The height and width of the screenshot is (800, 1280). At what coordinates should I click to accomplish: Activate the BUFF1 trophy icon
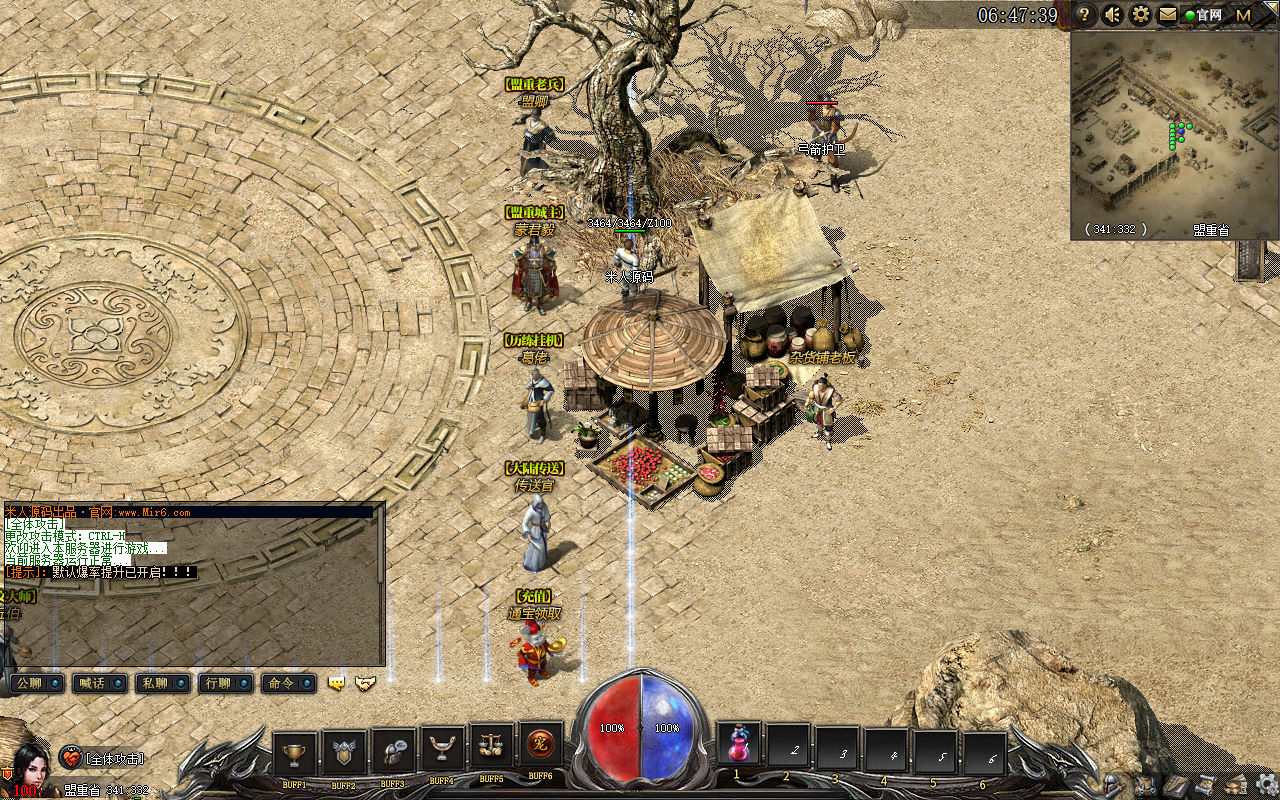pyautogui.click(x=294, y=753)
